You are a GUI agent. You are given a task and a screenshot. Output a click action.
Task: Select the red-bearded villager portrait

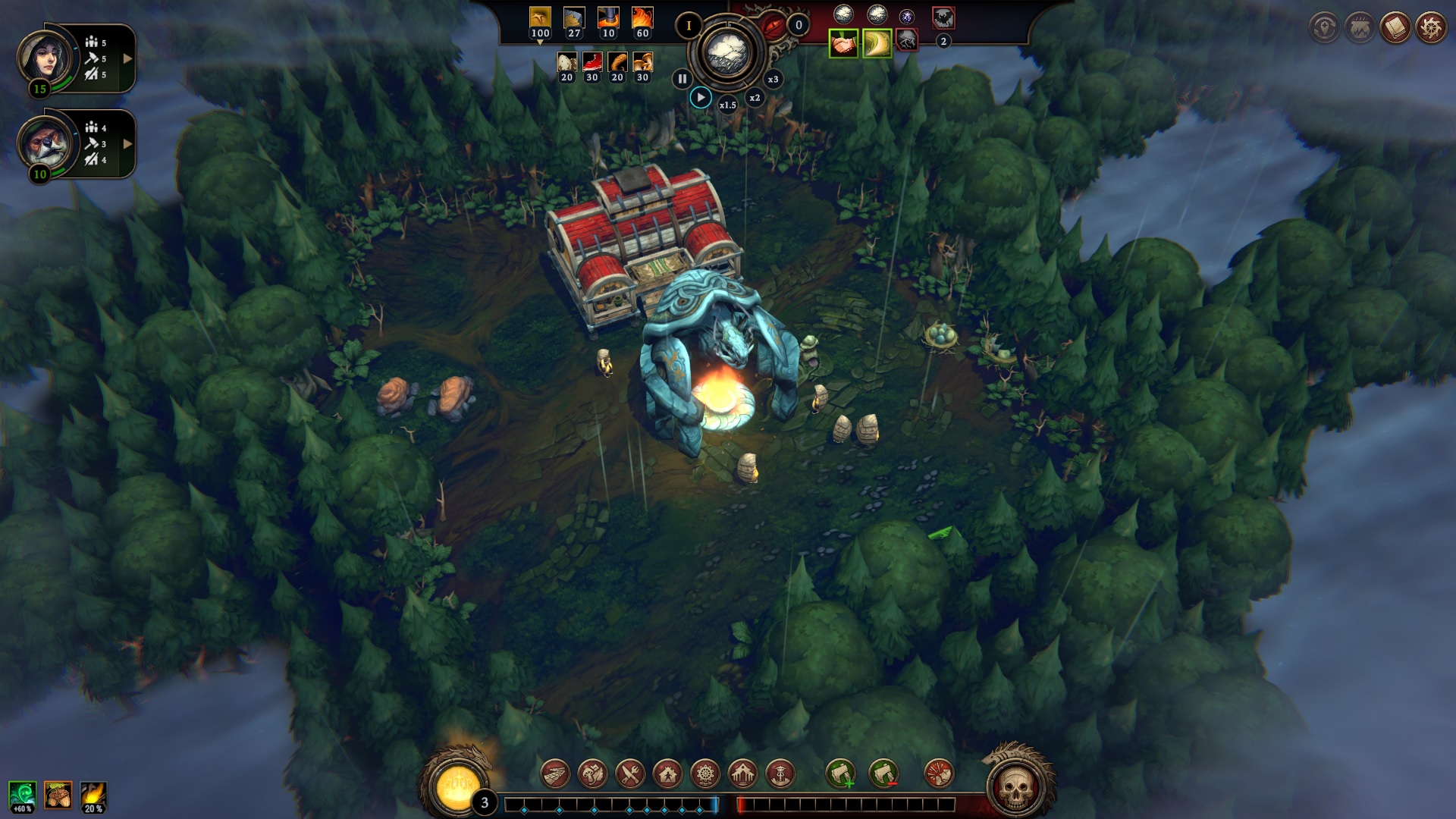click(x=45, y=143)
